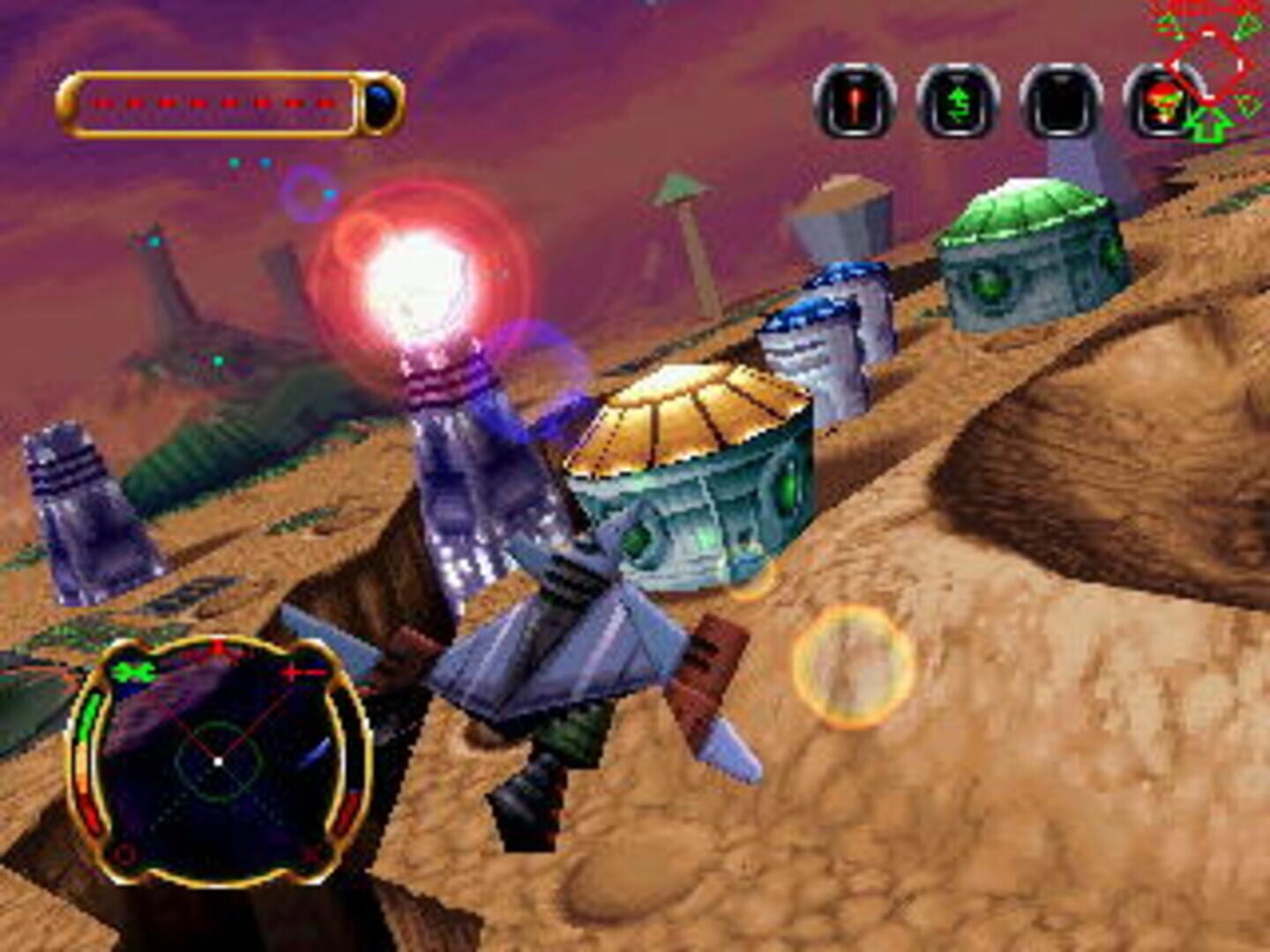Toggle the red triangle indicator atop the radar
This screenshot has height=952, width=1270.
(219, 646)
